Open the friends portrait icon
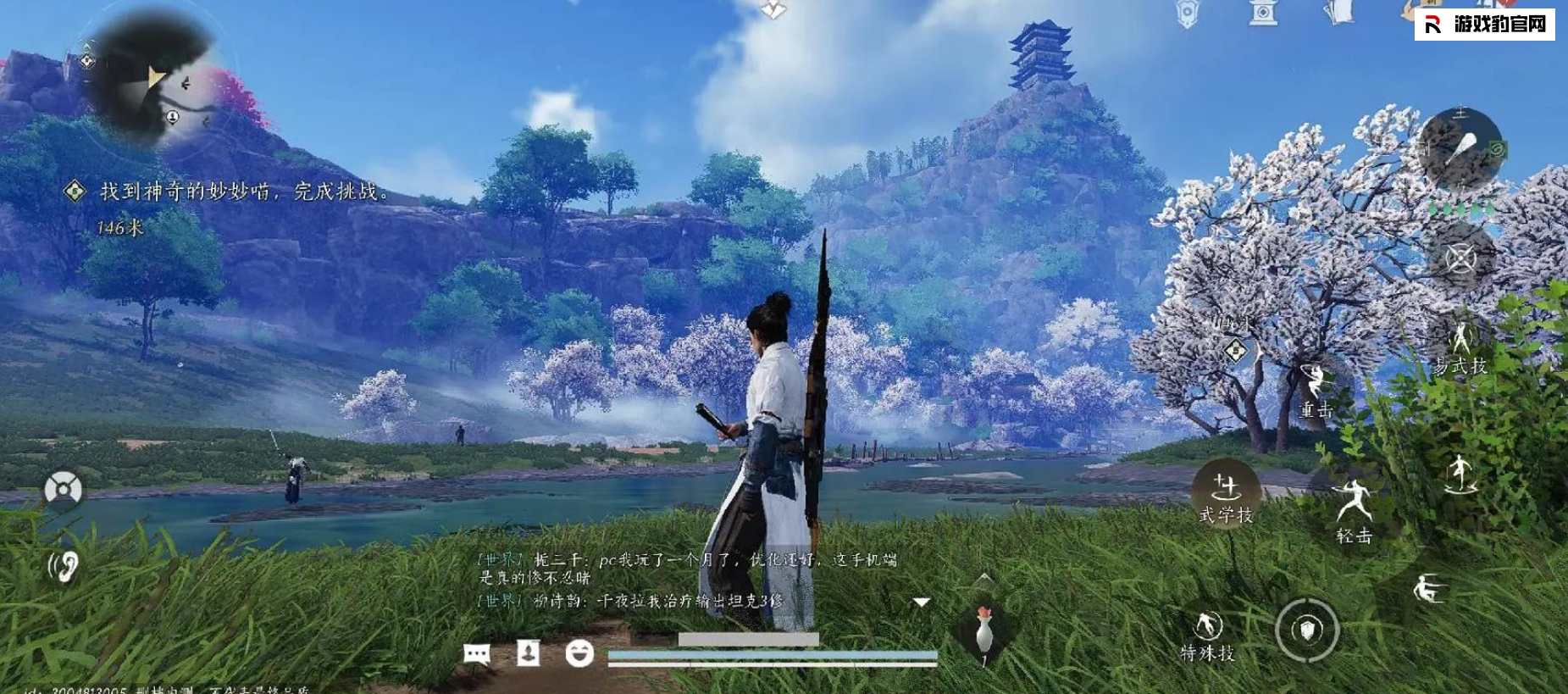Image resolution: width=1568 pixels, height=694 pixels. (x=529, y=652)
